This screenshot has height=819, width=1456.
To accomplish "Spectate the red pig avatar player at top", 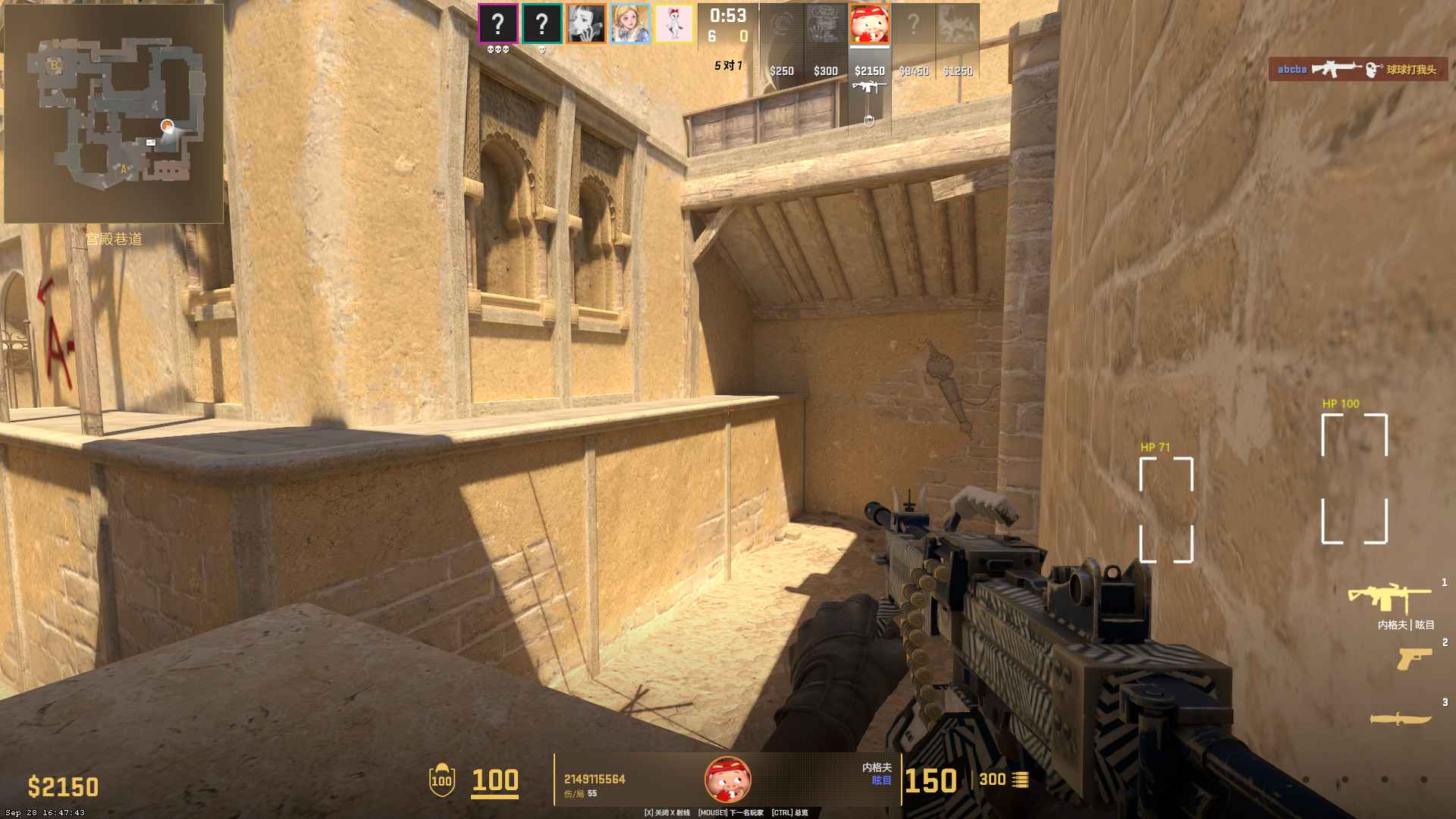I will click(869, 24).
